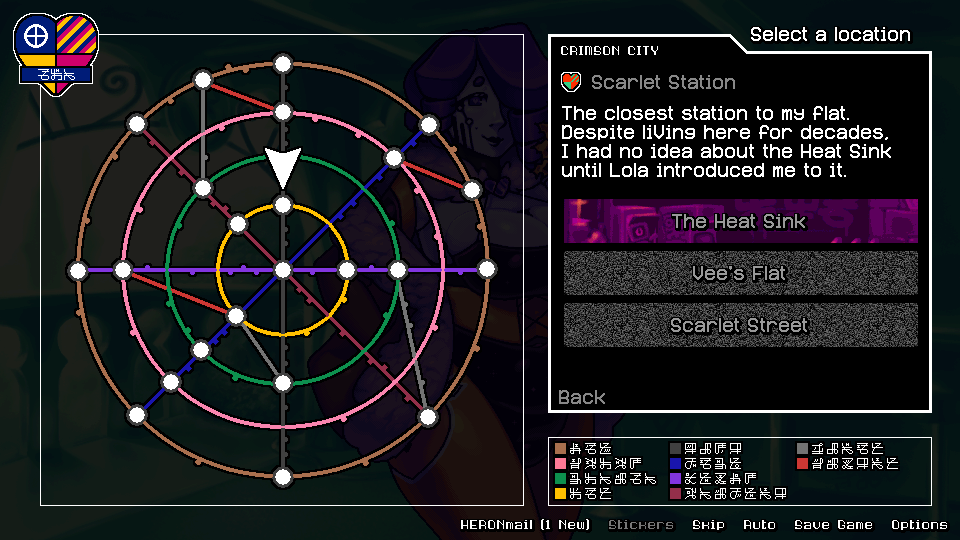Open the Options menu
Viewport: 960px width, 540px height.
[919, 524]
